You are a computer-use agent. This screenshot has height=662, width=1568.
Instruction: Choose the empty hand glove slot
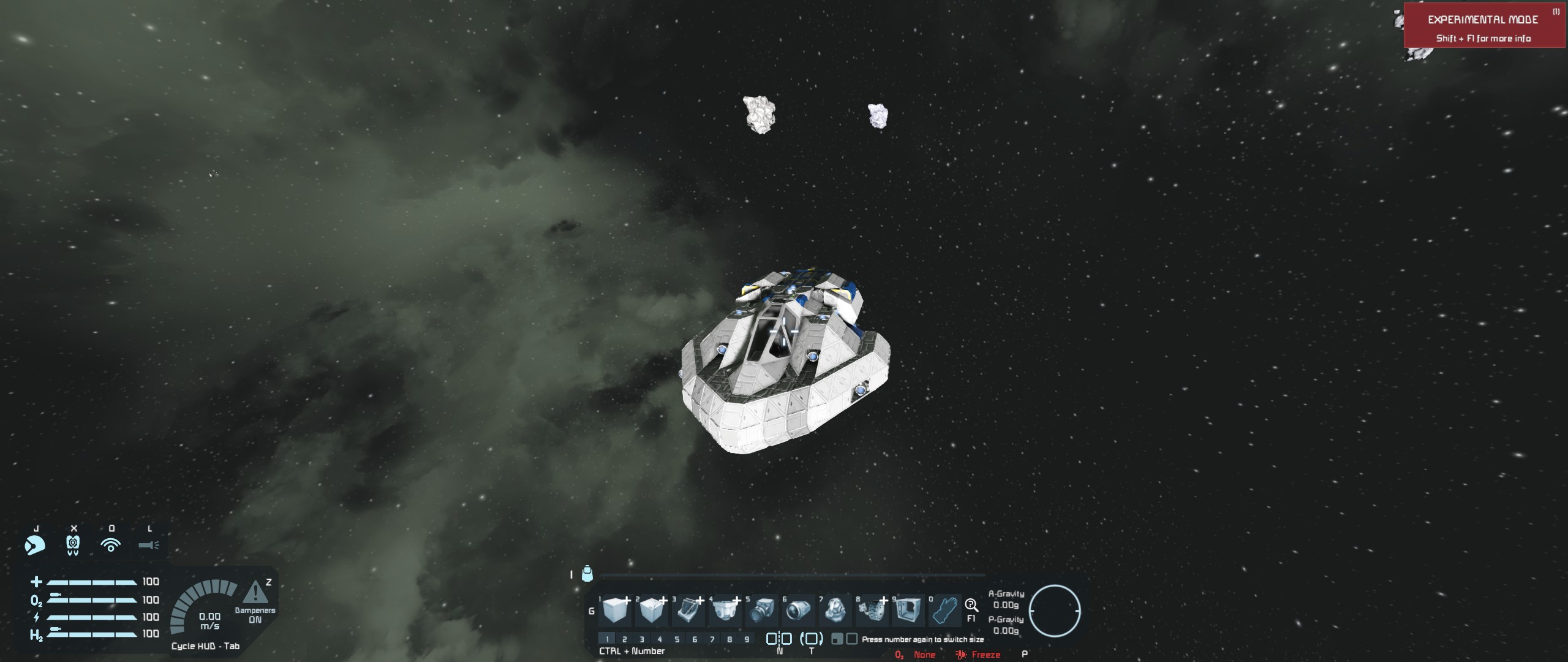(x=944, y=611)
